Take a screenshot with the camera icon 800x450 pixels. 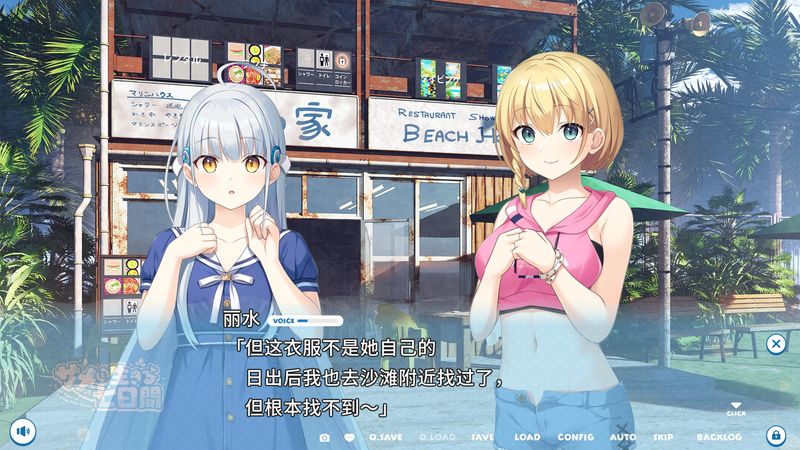[324, 437]
